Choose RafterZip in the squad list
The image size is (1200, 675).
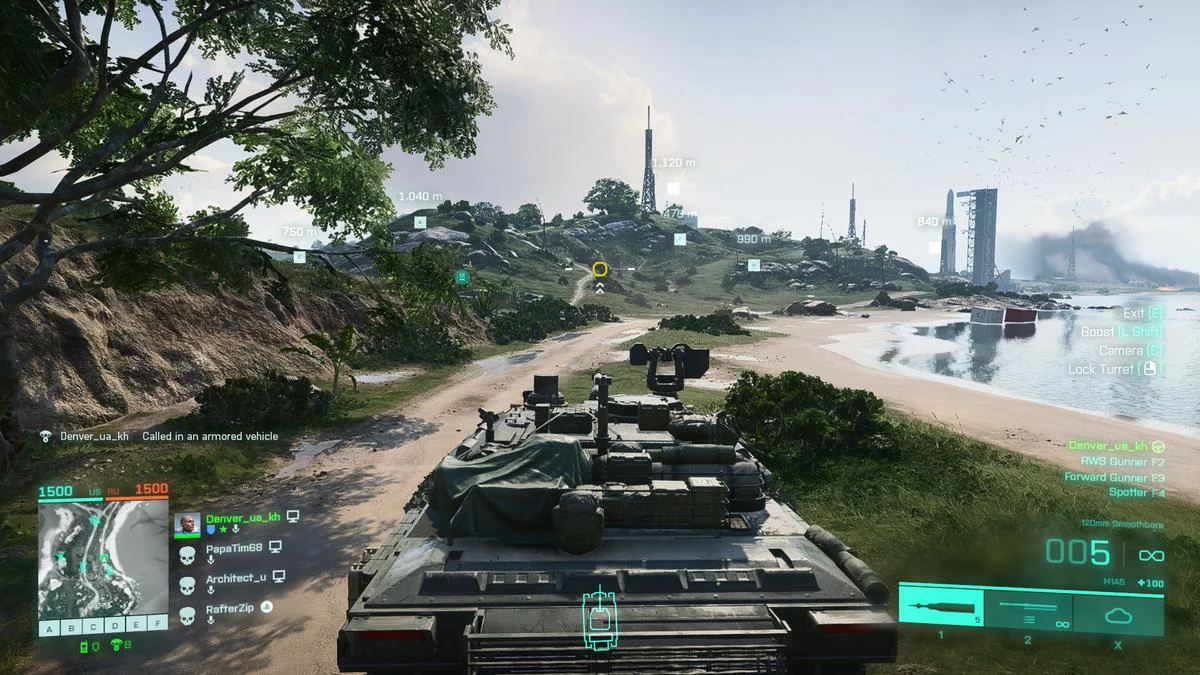point(231,606)
